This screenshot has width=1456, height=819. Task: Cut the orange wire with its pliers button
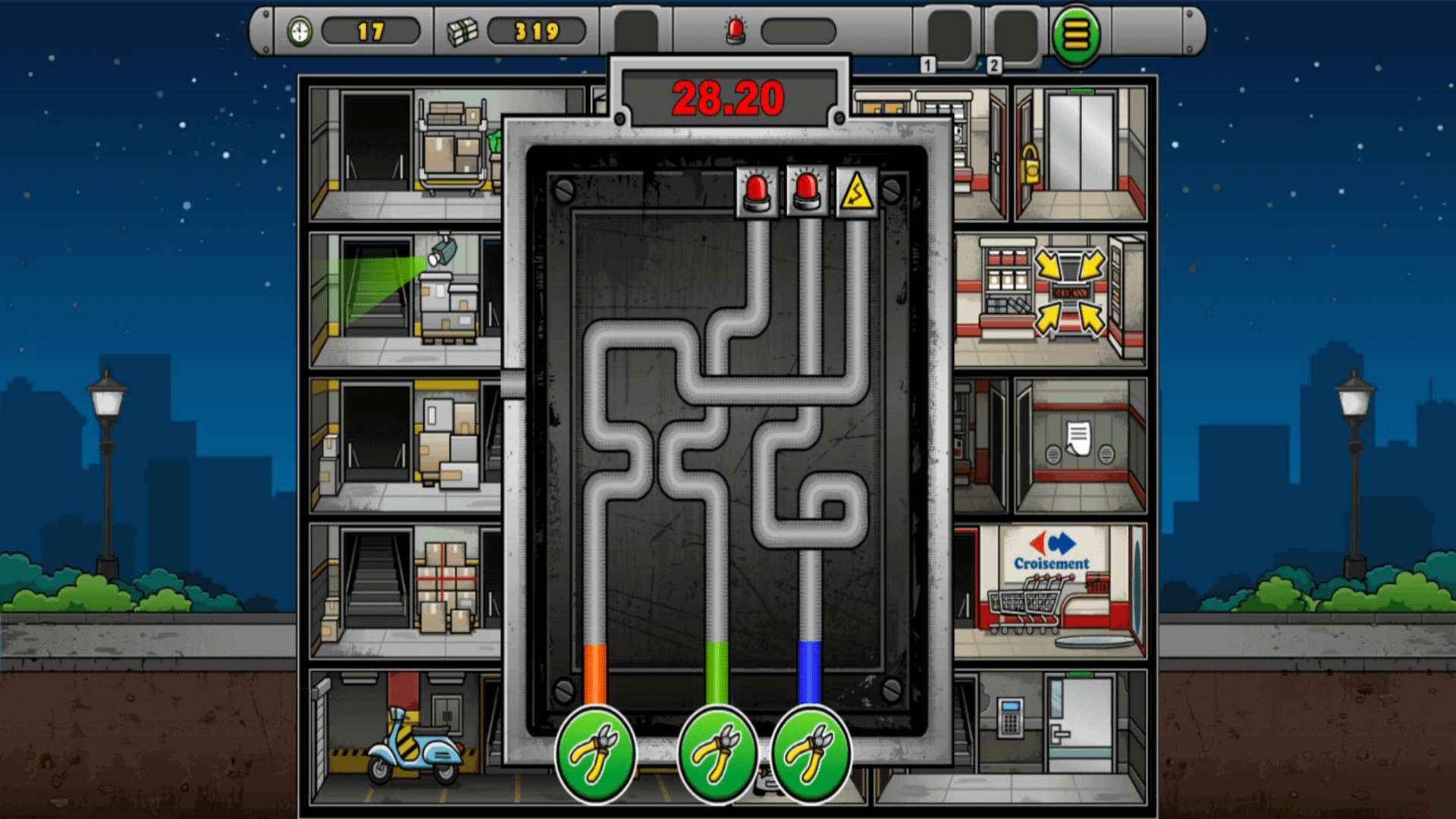pyautogui.click(x=595, y=753)
